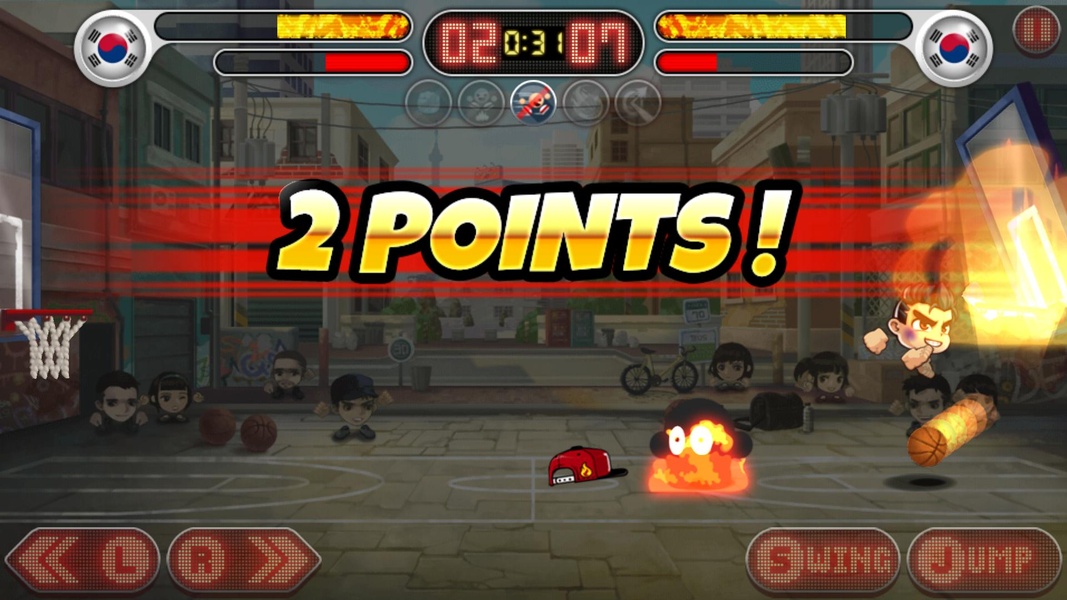Click the faded curved-arrow status icon

(637, 102)
